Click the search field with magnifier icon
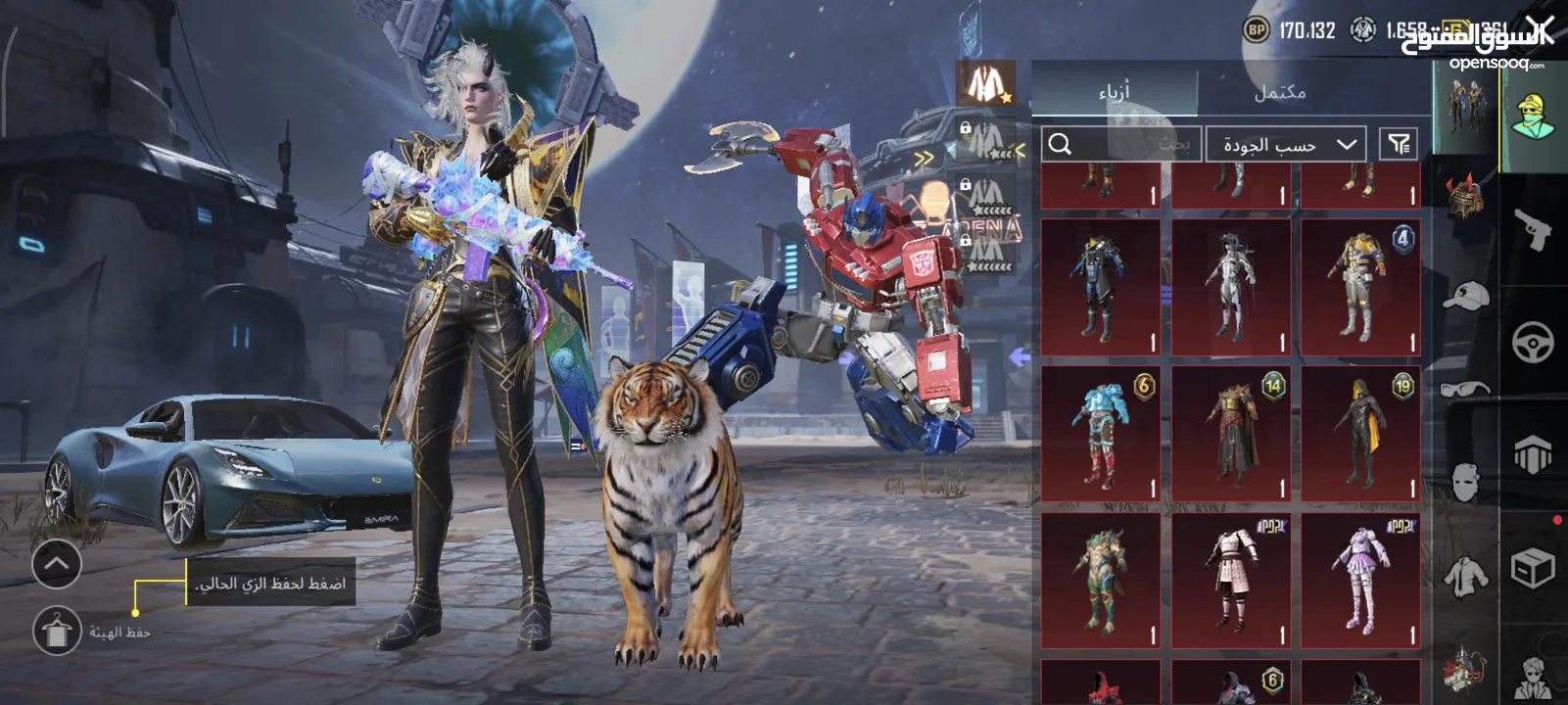 tap(1121, 145)
